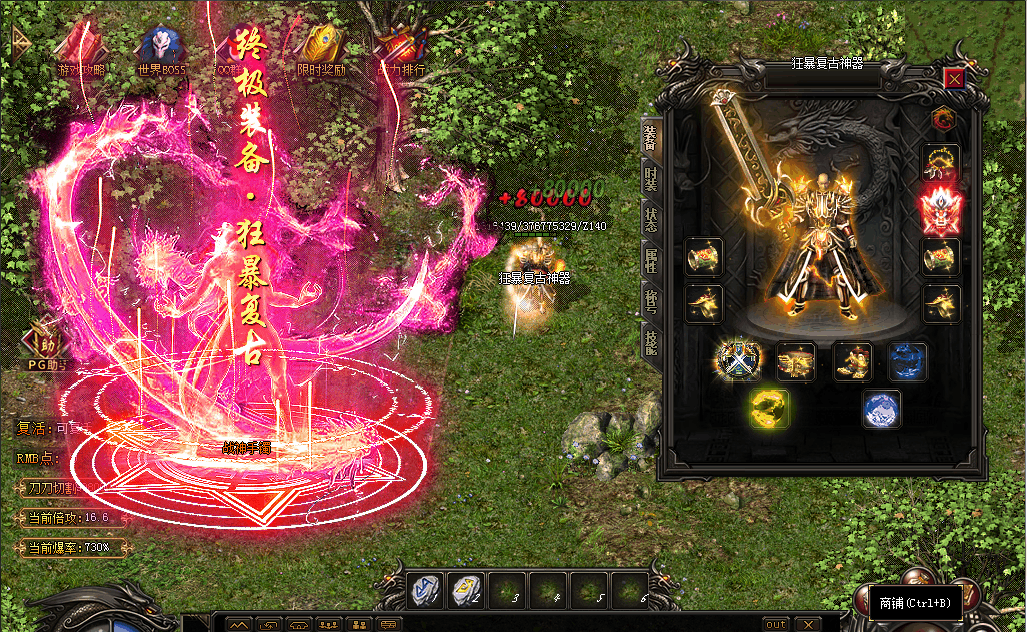The height and width of the screenshot is (632, 1027).
Task: Switch to the 时装 tab
Action: [650, 179]
